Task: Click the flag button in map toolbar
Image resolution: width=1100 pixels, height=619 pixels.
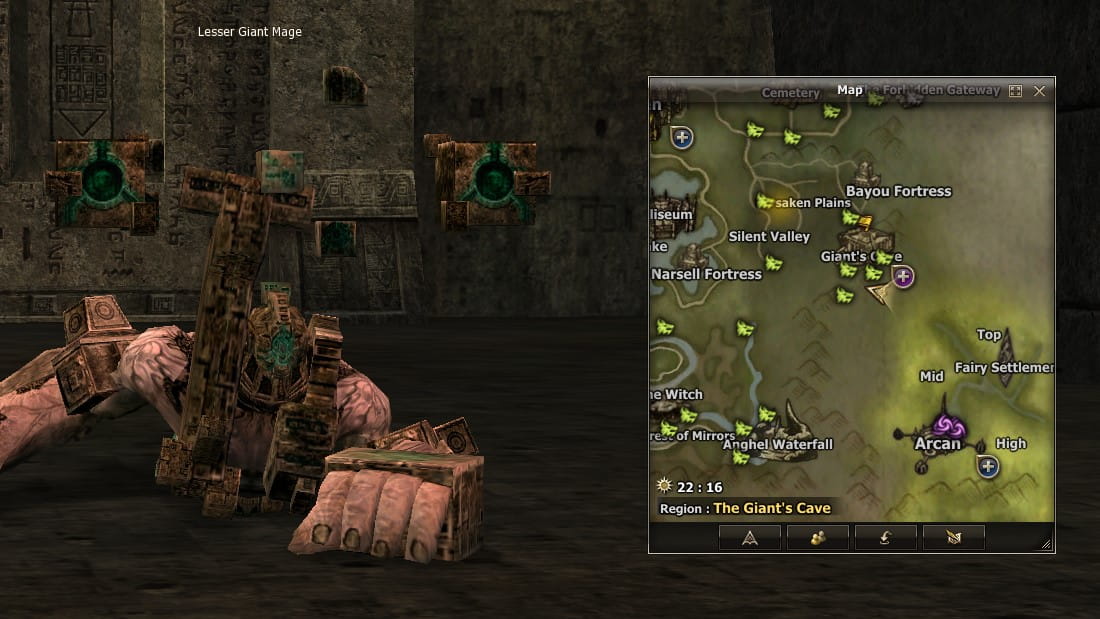Action: coord(953,538)
